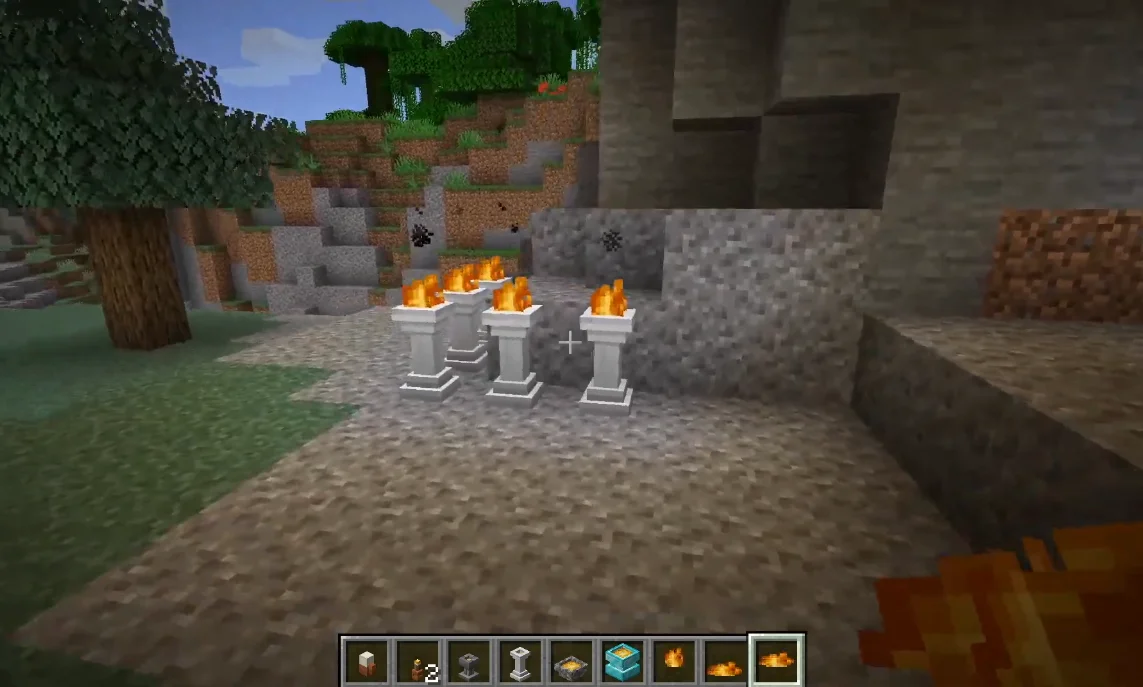
Task: Select the torch stack of two
Action: coord(418,661)
